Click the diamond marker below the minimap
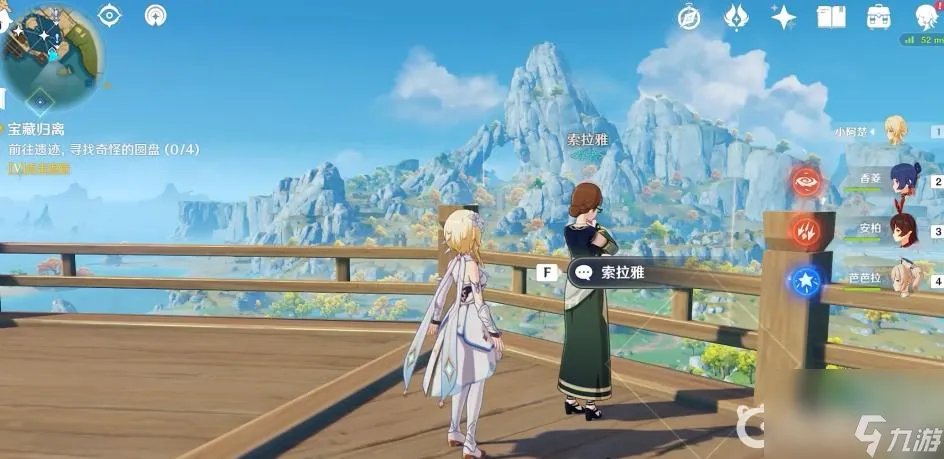Viewport: 944px width, 459px height. click(x=40, y=99)
